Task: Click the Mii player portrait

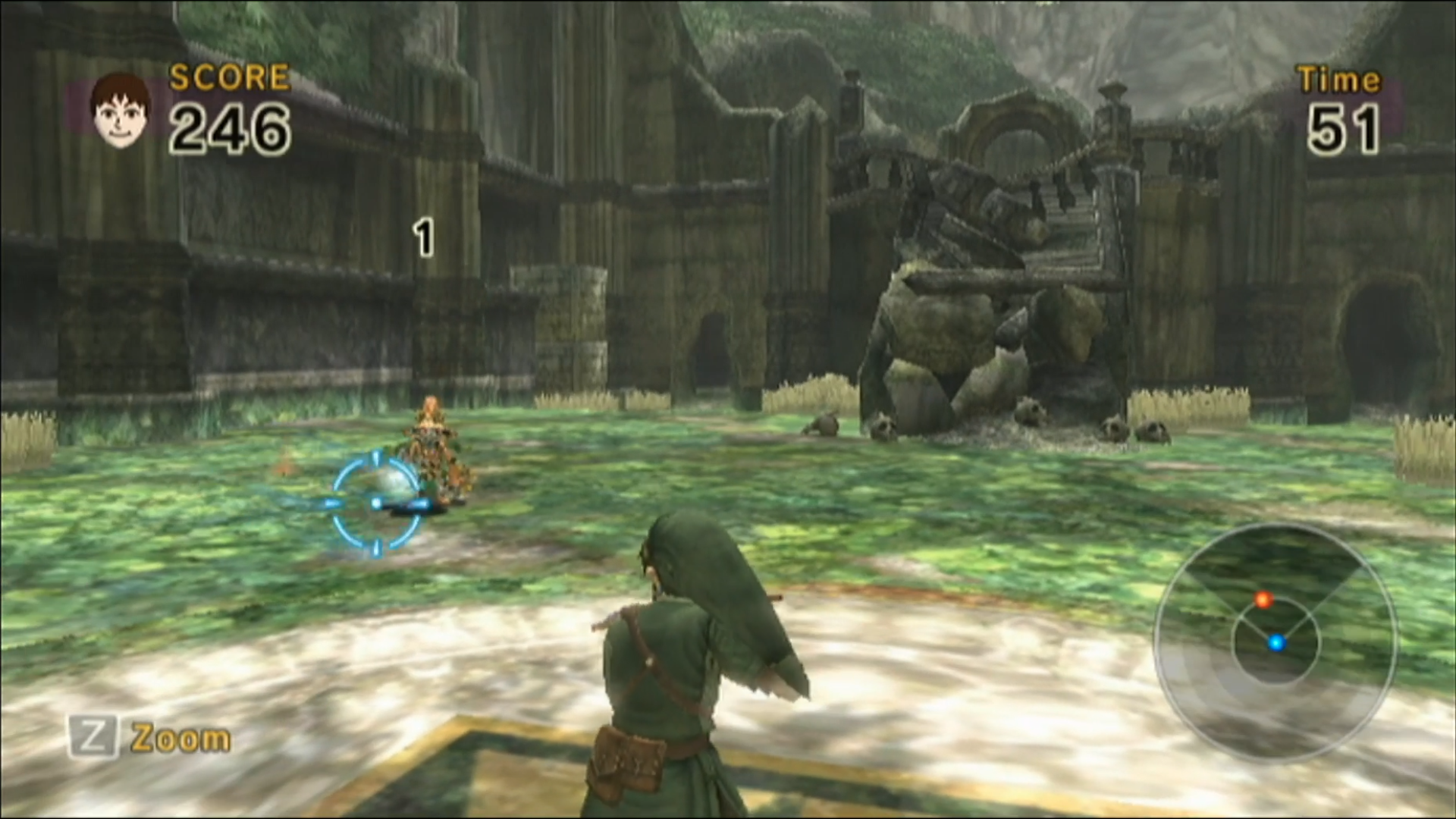Action: [x=120, y=110]
